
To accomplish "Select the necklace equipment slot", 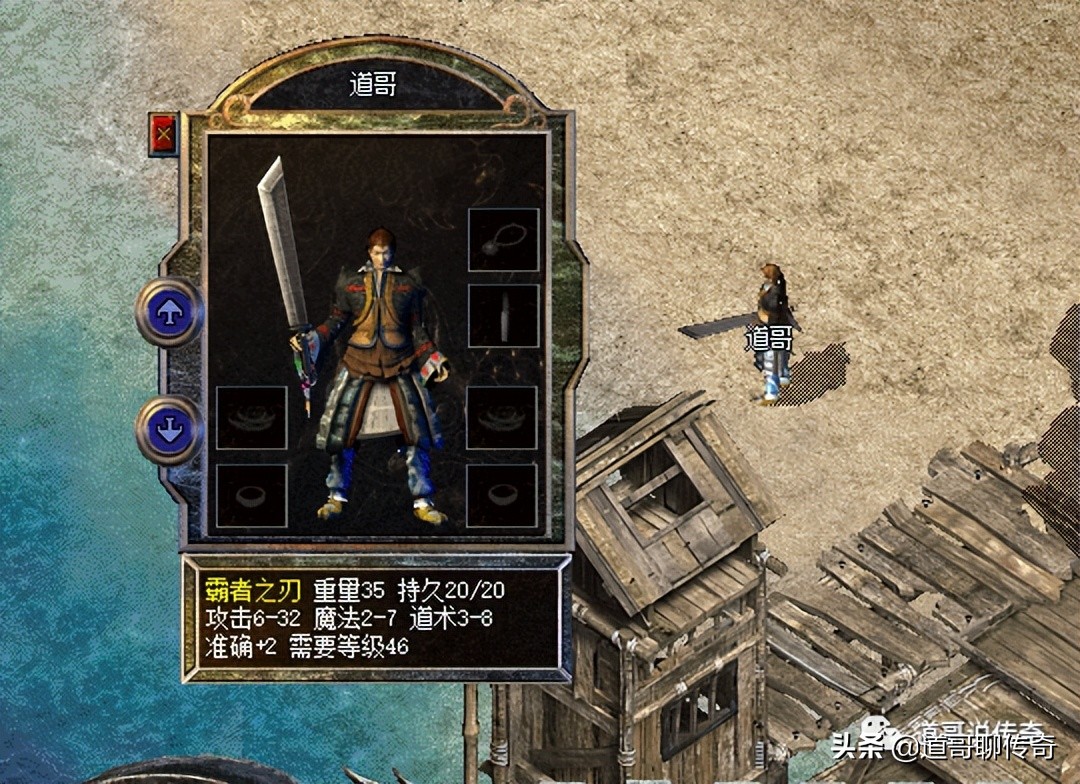I will click(x=504, y=240).
